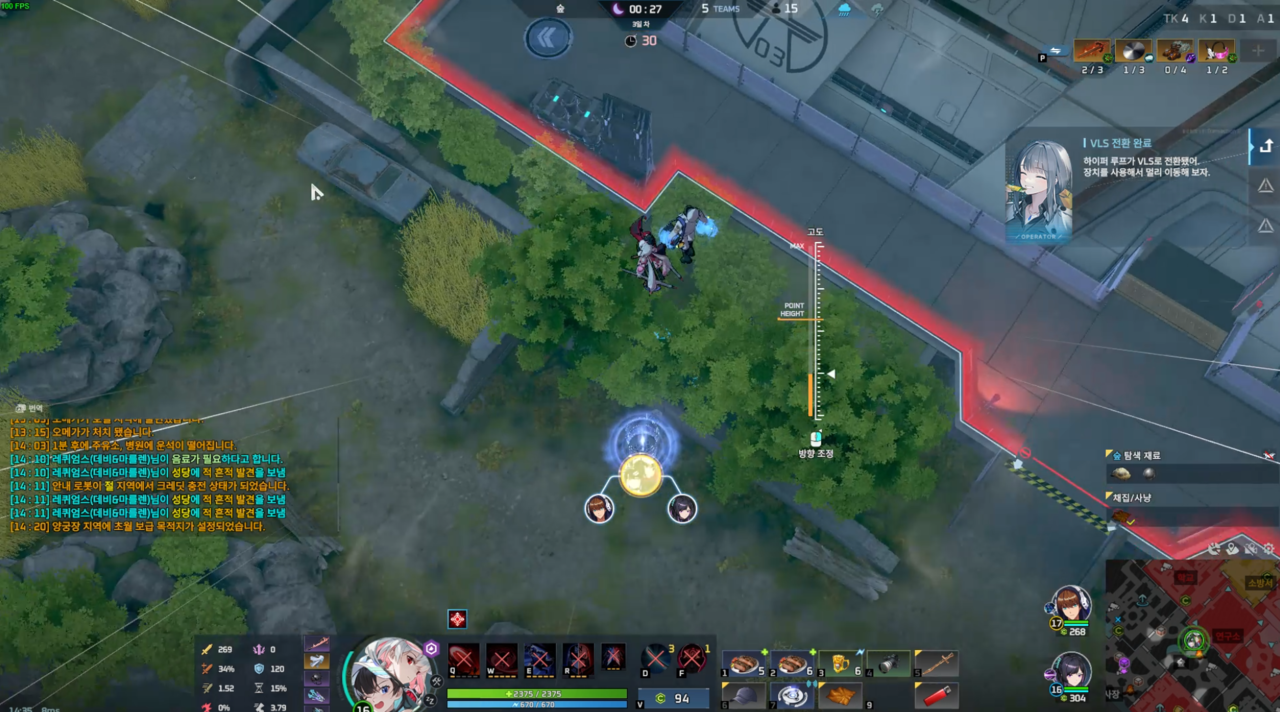Toggle the item plan swap button

(1054, 51)
